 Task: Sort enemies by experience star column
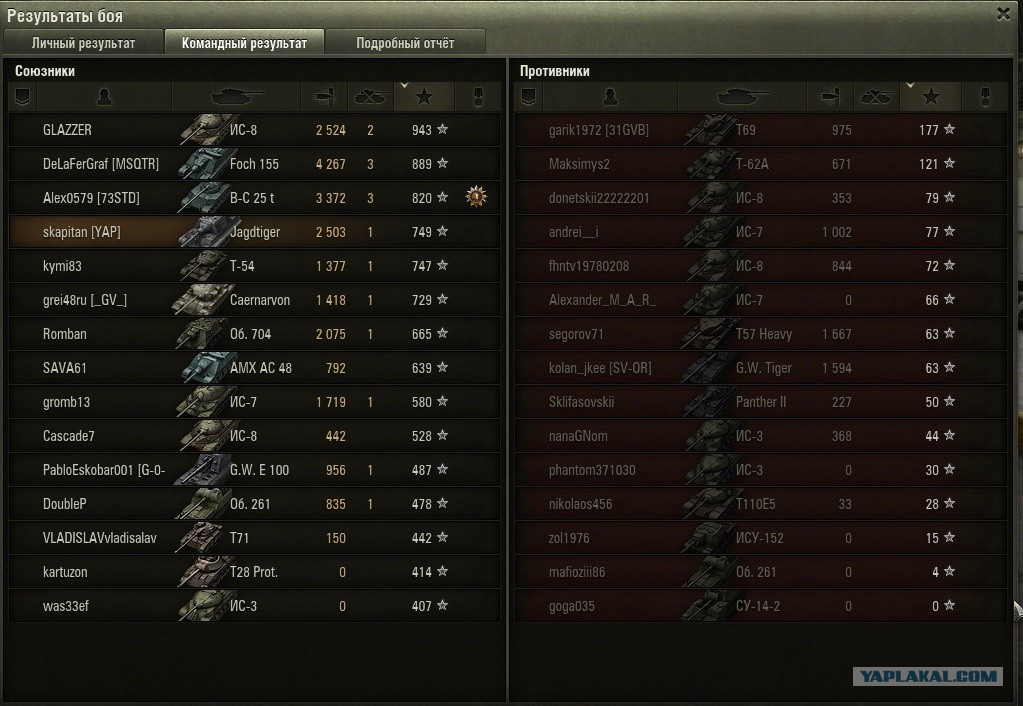click(931, 97)
